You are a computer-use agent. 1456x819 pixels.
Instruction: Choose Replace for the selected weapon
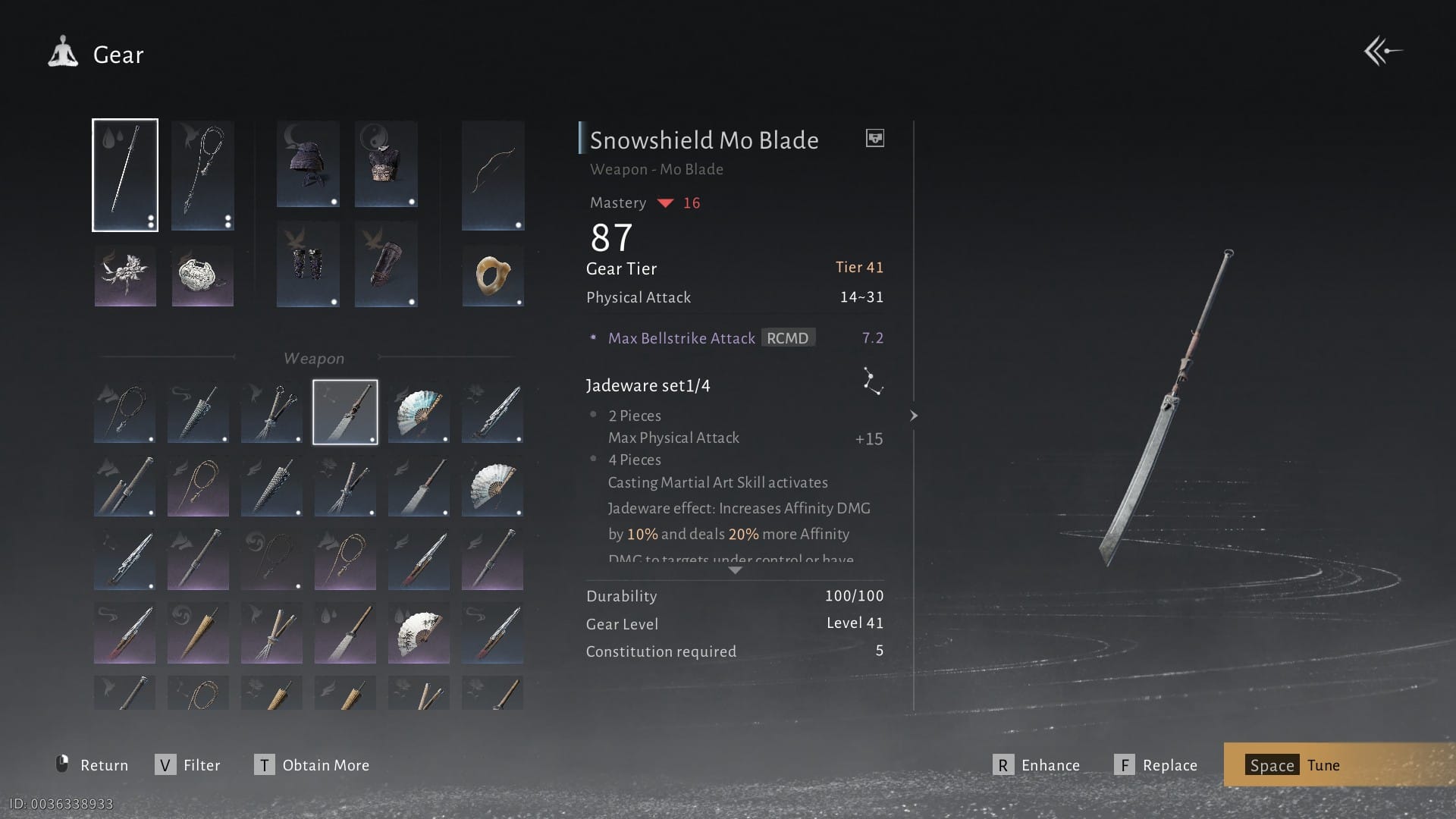[x=1156, y=765]
